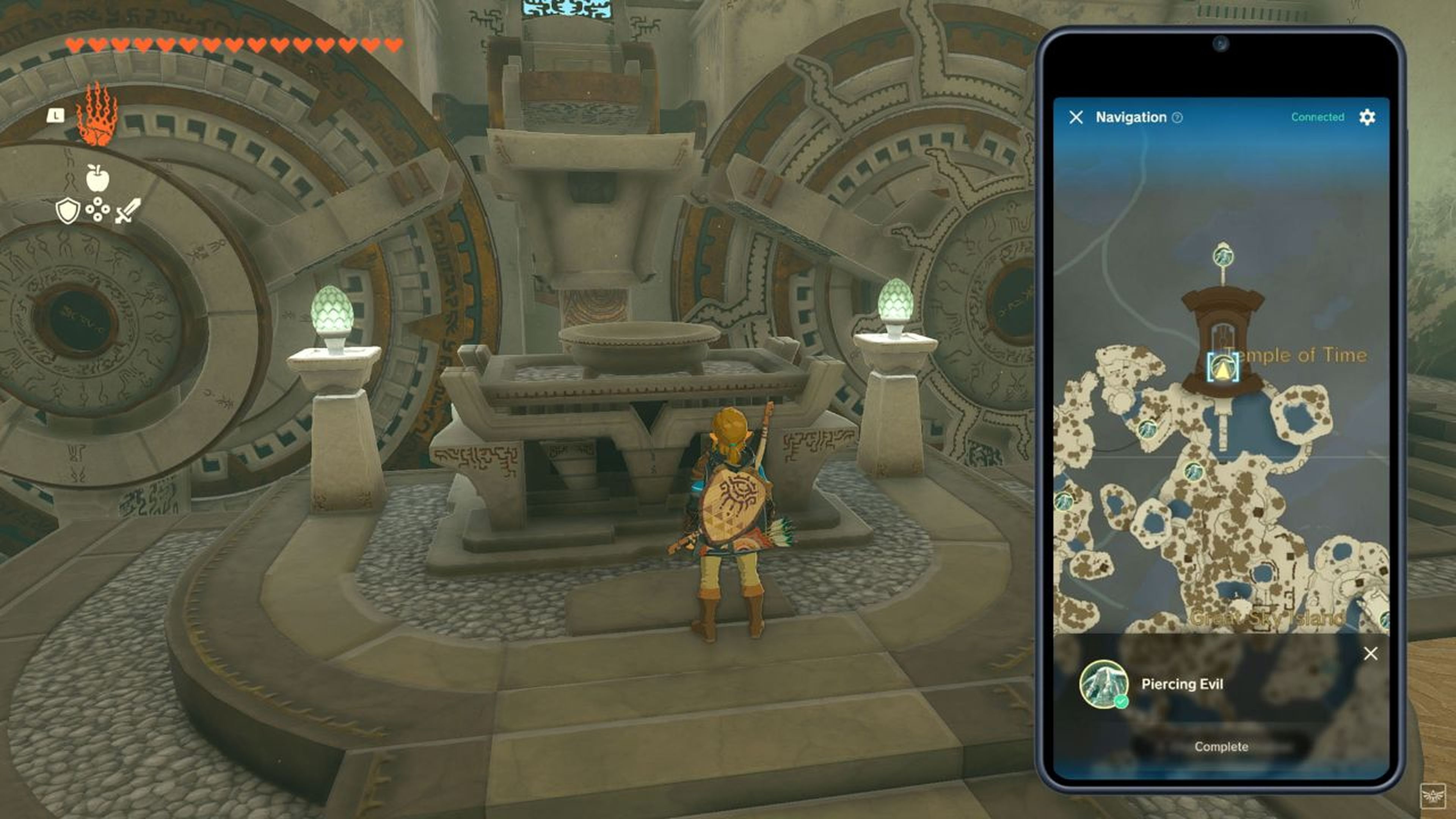The height and width of the screenshot is (819, 1456).
Task: Close the Navigation panel with the X
Action: click(1077, 116)
